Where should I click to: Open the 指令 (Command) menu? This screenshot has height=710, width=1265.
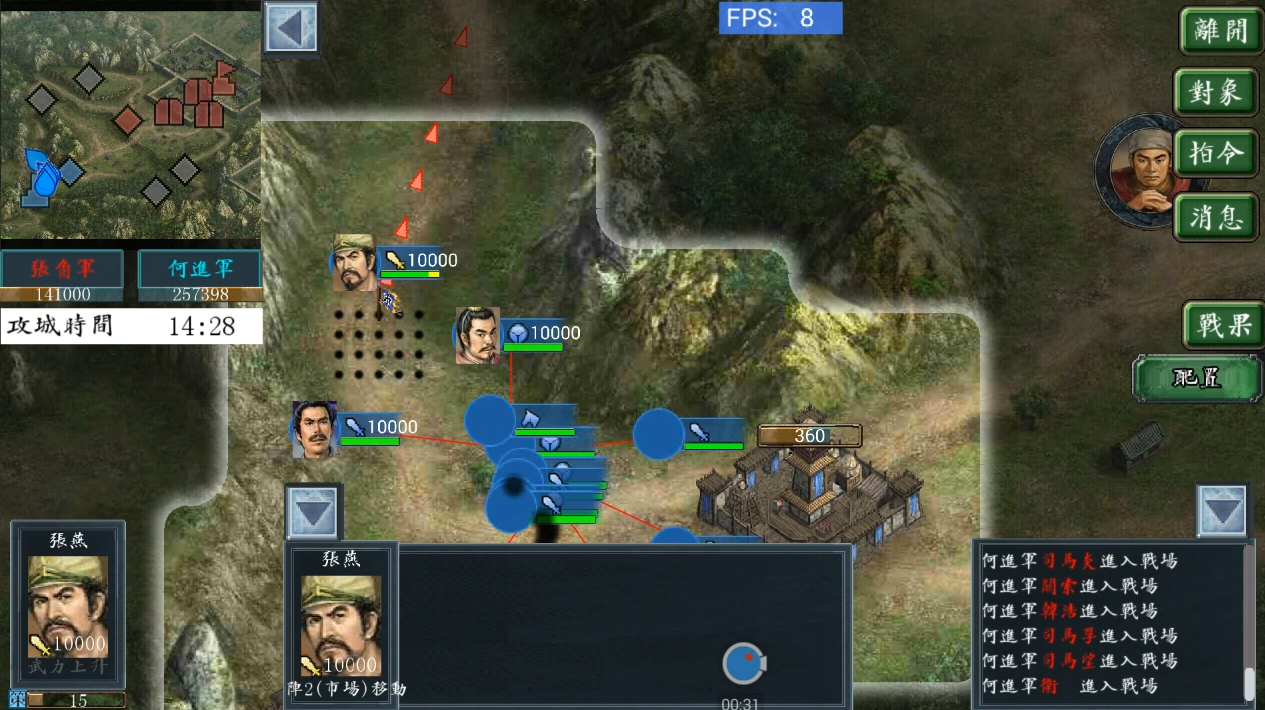tap(1217, 155)
